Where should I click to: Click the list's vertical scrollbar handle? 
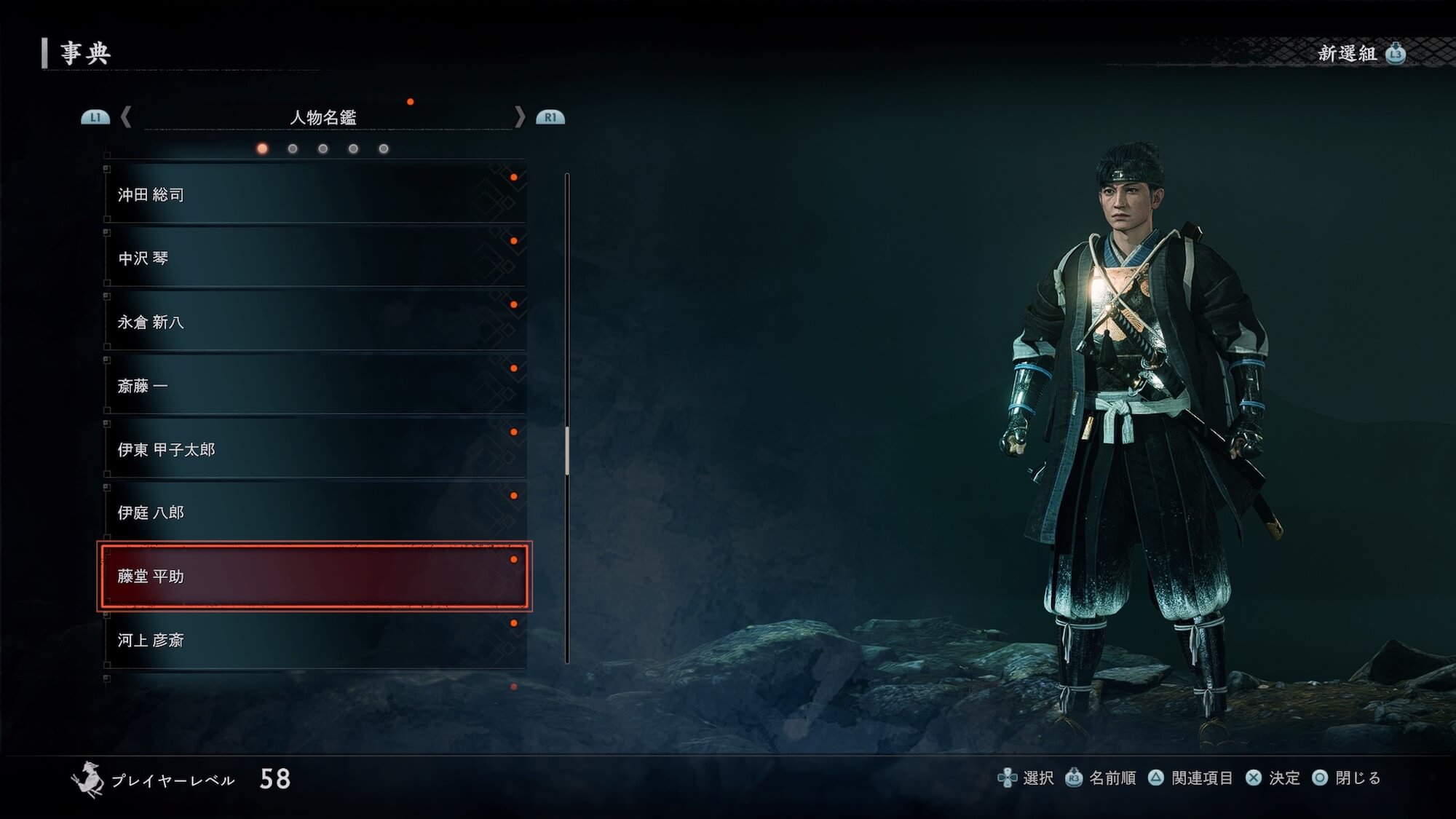click(x=567, y=451)
